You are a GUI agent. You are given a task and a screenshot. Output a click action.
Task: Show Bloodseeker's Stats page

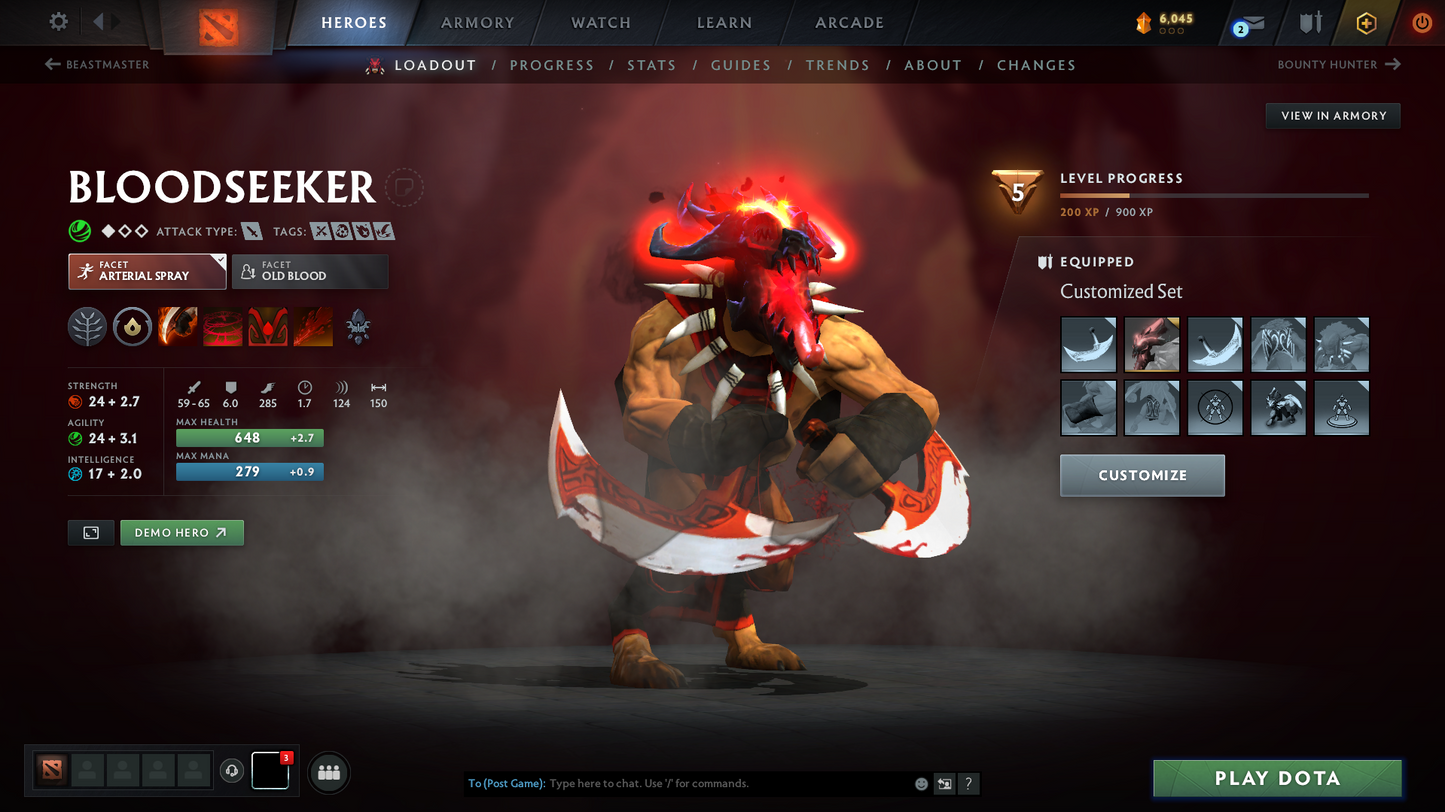coord(651,65)
